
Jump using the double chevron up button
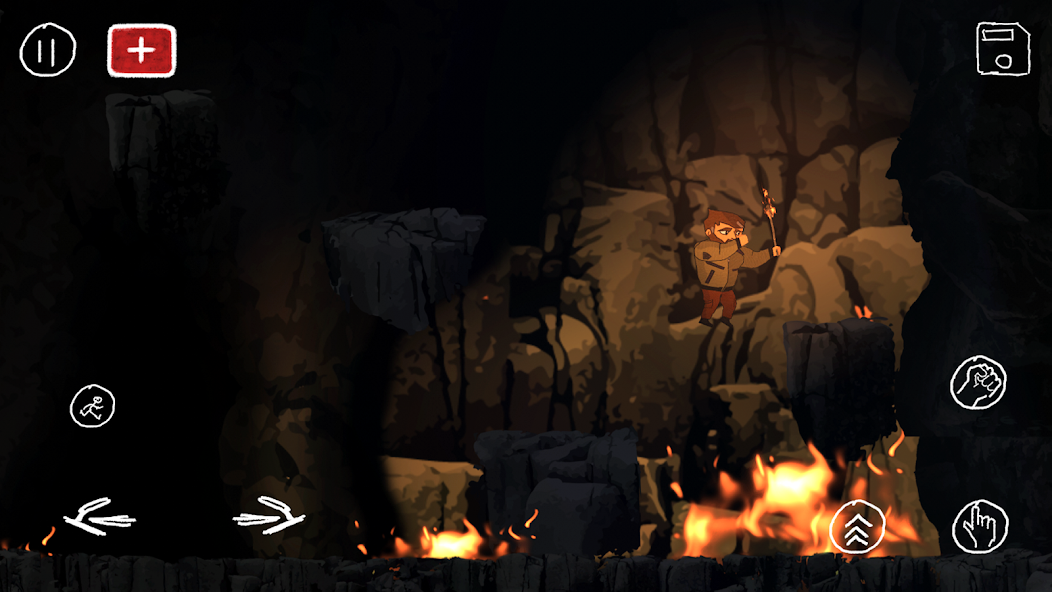pos(857,525)
